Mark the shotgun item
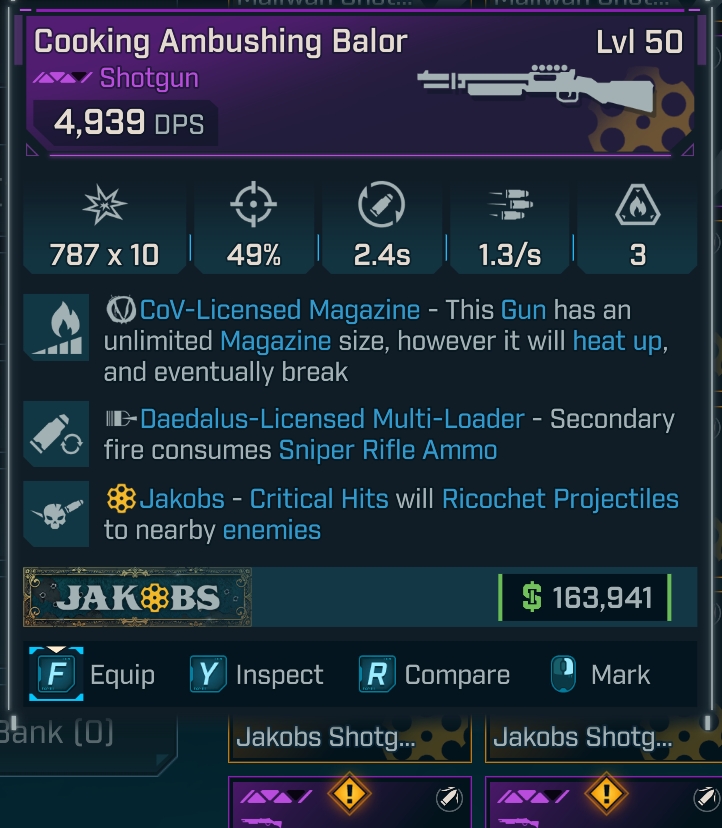This screenshot has height=828, width=722. (599, 675)
